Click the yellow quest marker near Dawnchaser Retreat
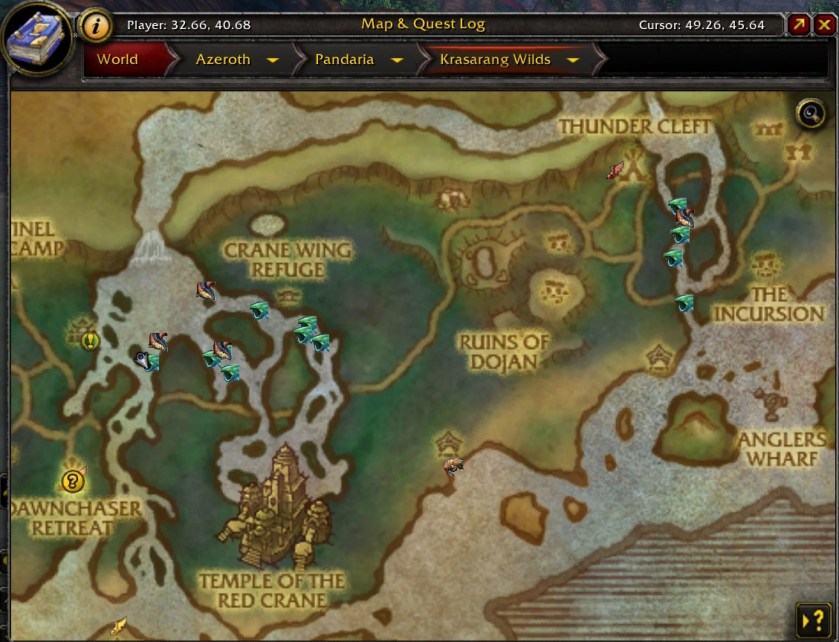The width and height of the screenshot is (839, 642). (x=72, y=482)
